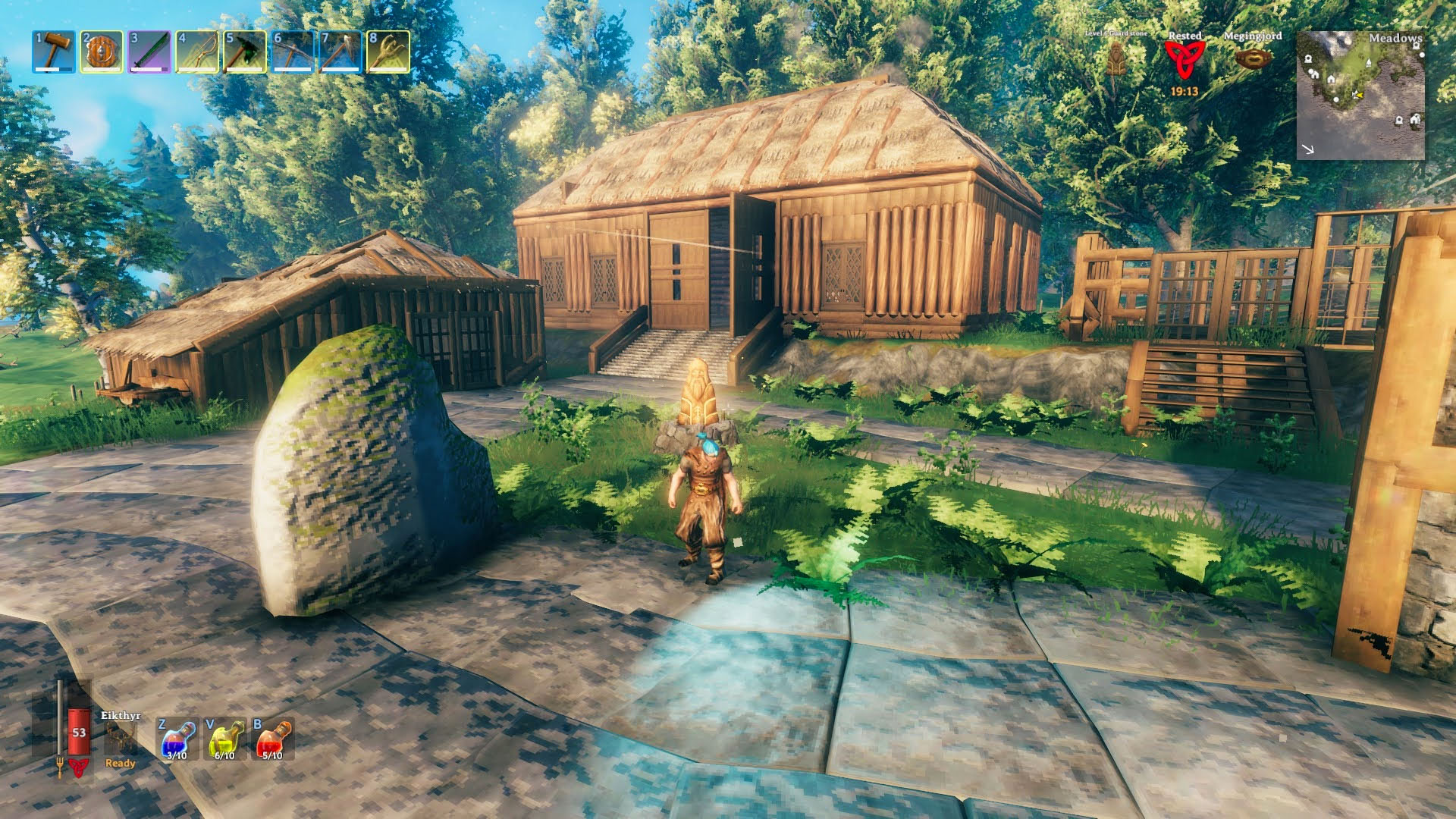This screenshot has width=1456, height=819.
Task: Choose the green sword in slot 3
Action: coord(149,52)
